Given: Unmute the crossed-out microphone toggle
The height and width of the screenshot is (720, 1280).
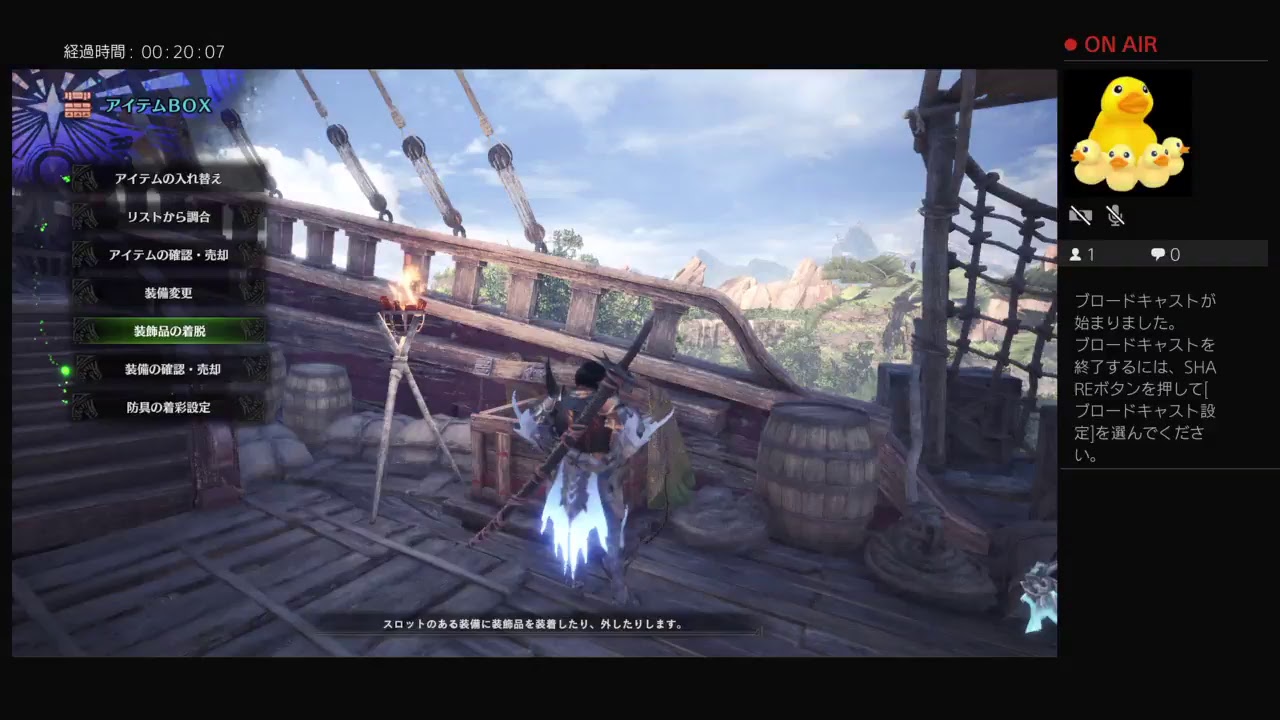Looking at the screenshot, I should [1116, 215].
